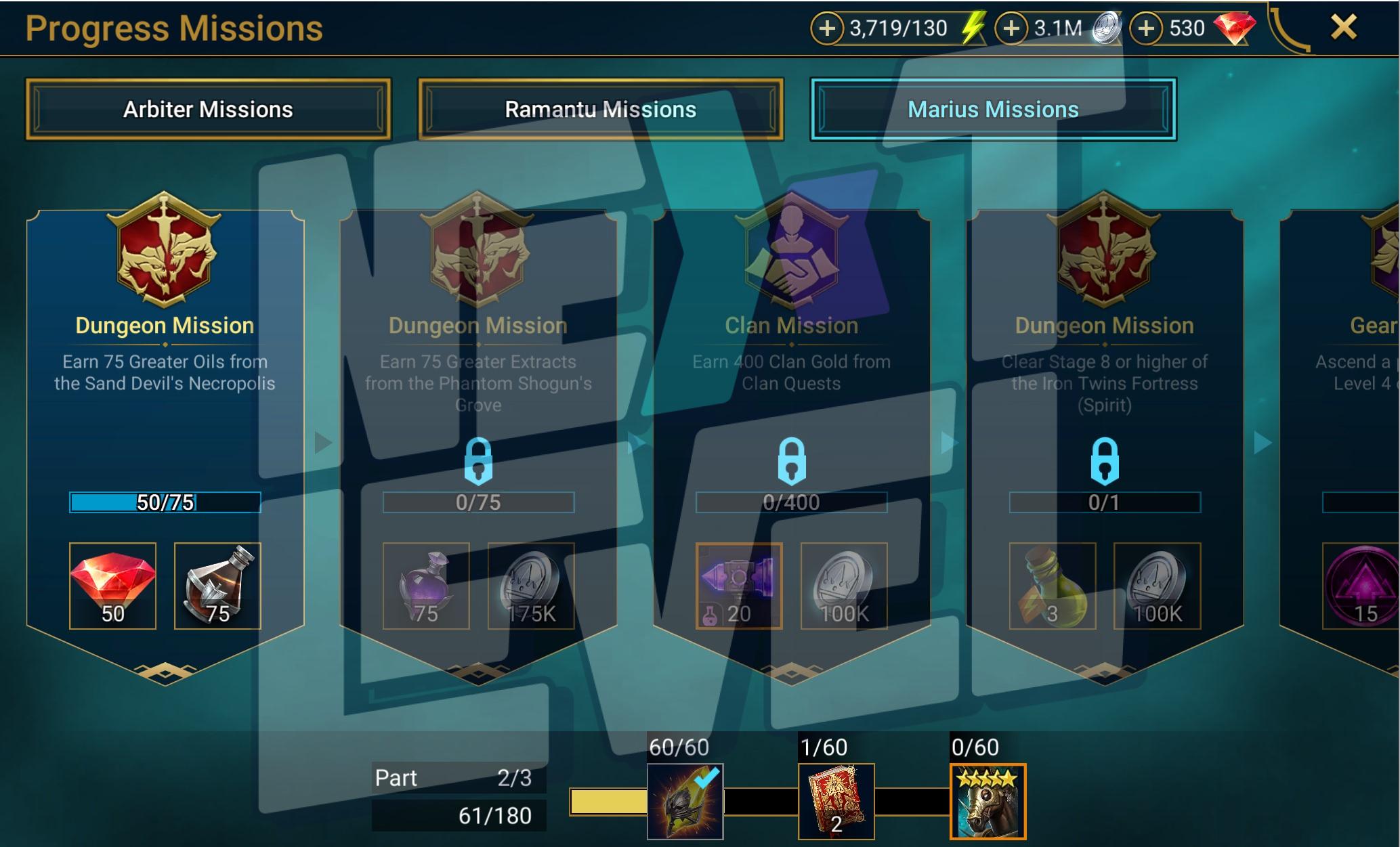This screenshot has height=847, width=1400.
Task: View the purple forge hammer reward
Action: point(739,586)
